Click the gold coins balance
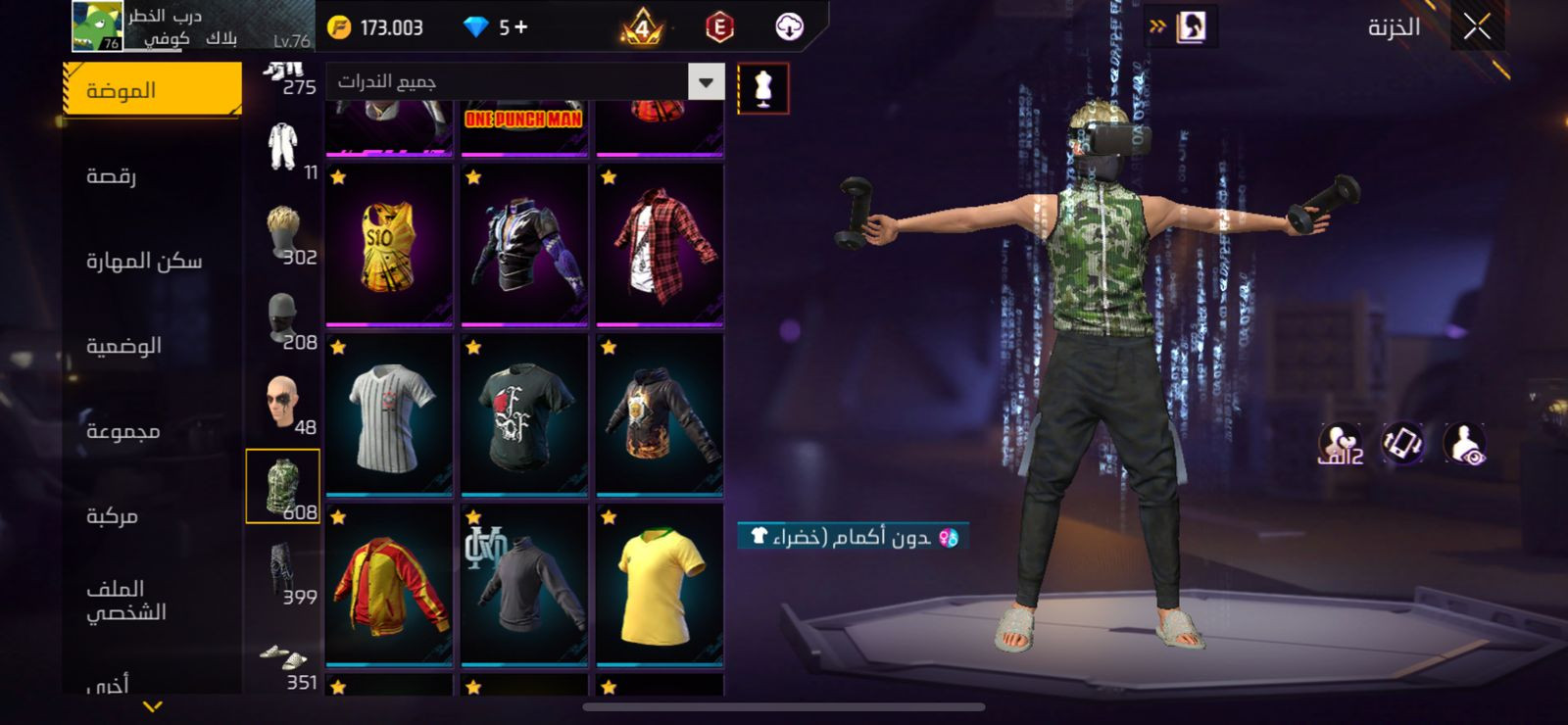This screenshot has width=1568, height=725. [x=375, y=27]
